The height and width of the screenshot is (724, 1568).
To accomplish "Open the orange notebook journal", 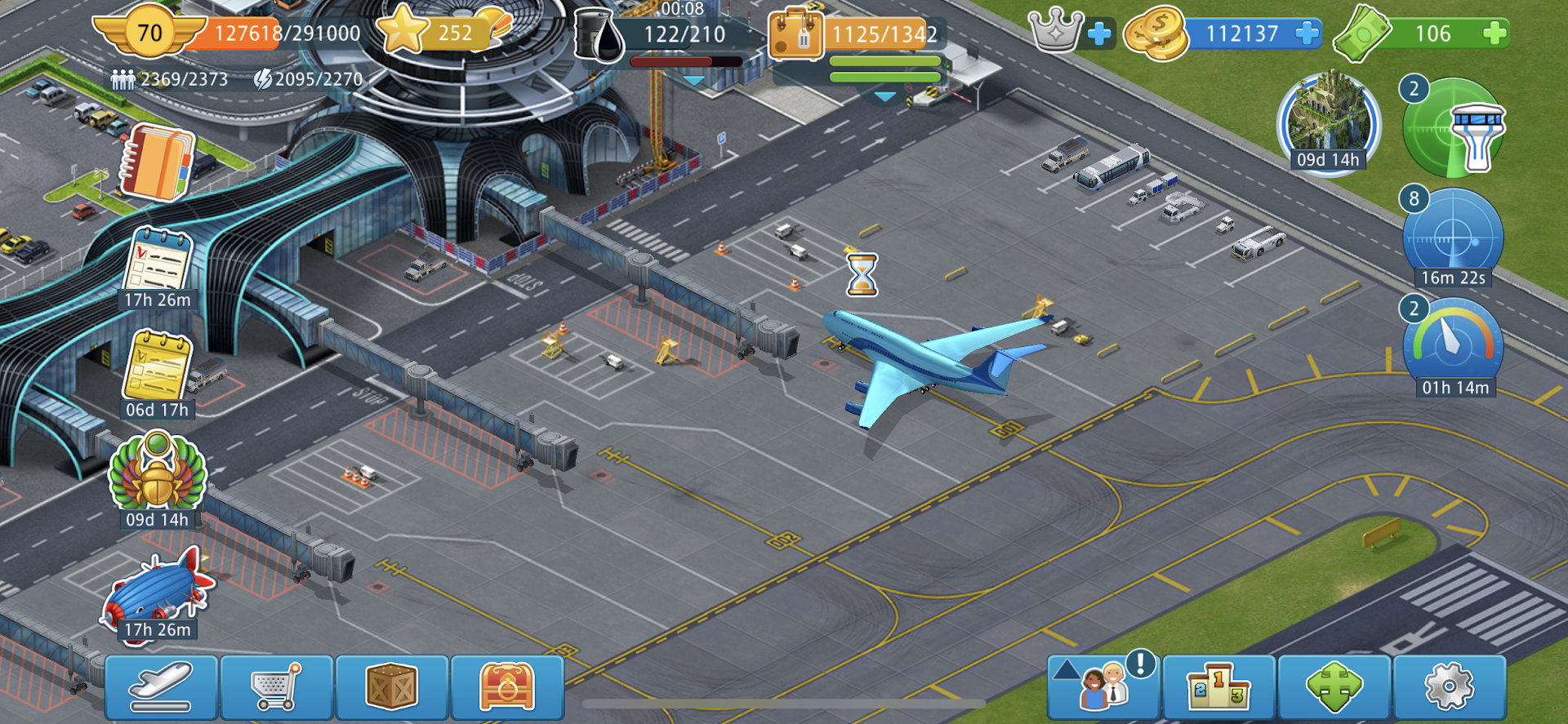I will click(158, 162).
